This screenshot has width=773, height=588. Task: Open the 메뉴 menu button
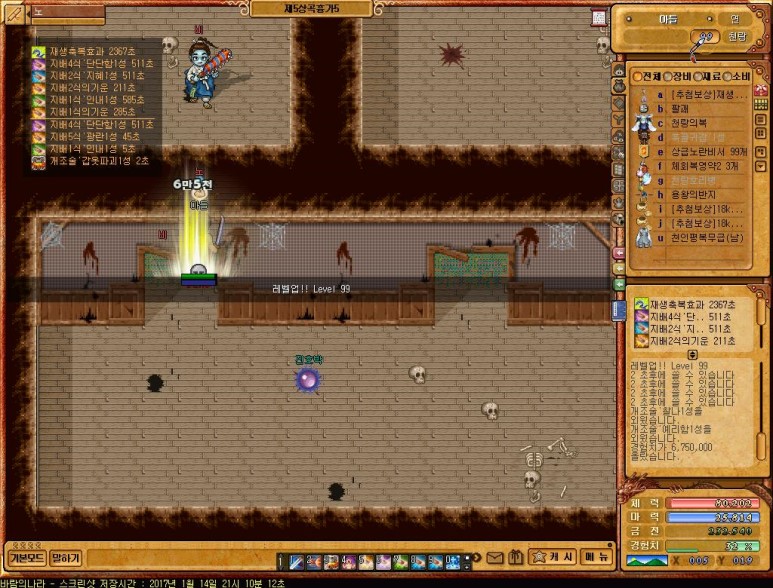click(x=598, y=557)
